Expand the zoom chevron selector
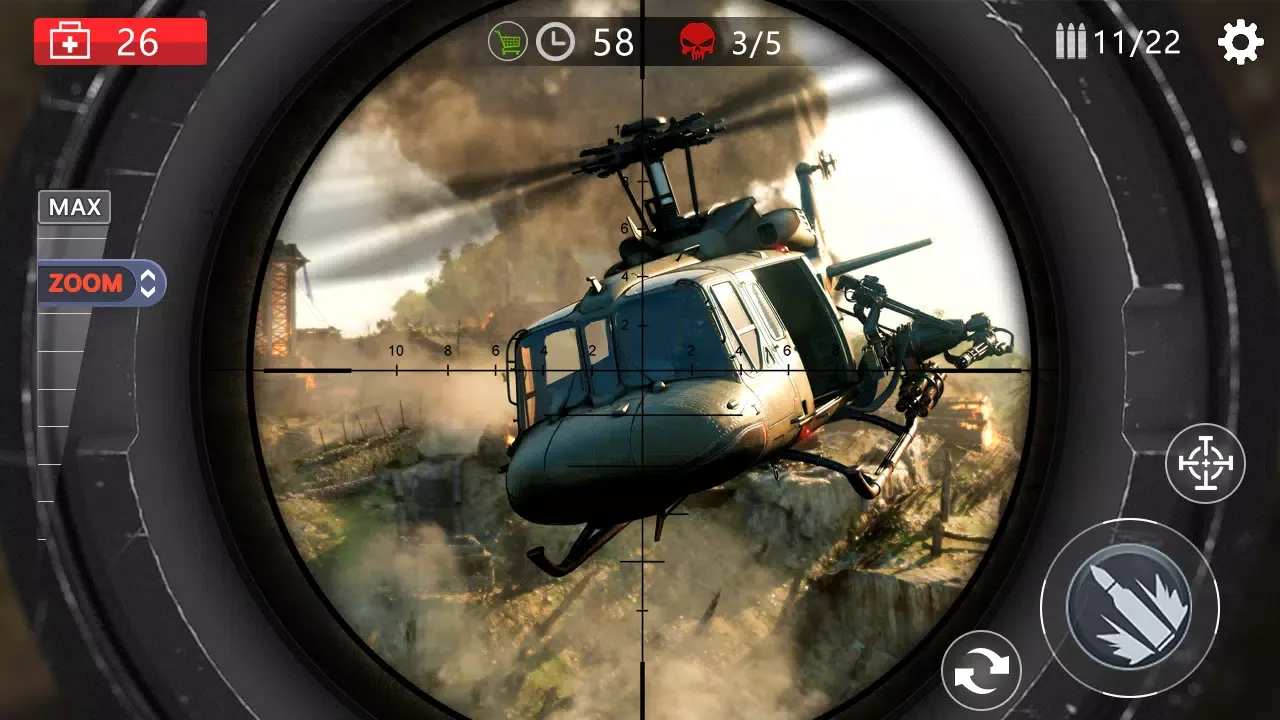 (146, 283)
